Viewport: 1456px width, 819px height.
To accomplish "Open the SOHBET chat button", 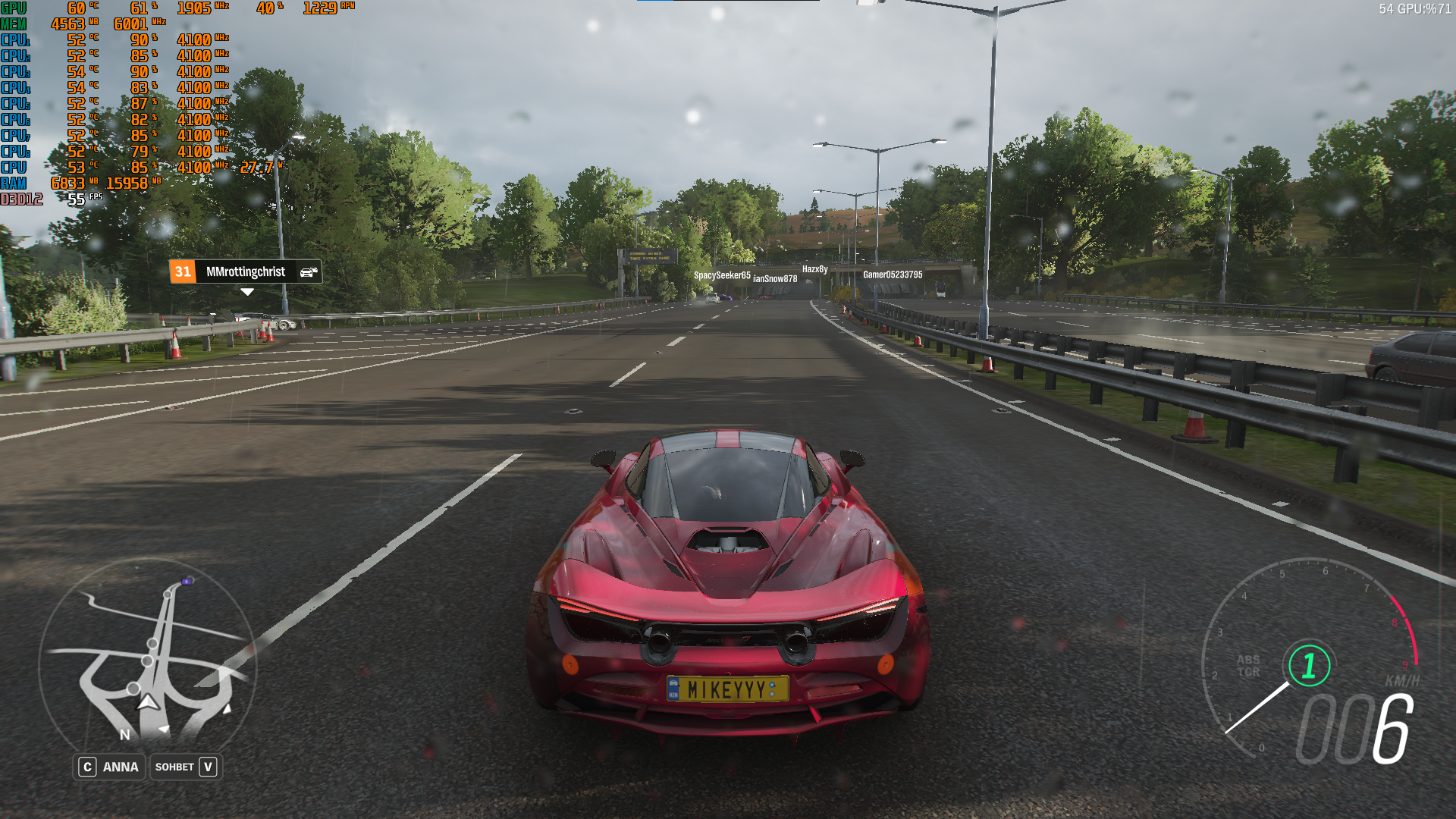I will coord(186,767).
